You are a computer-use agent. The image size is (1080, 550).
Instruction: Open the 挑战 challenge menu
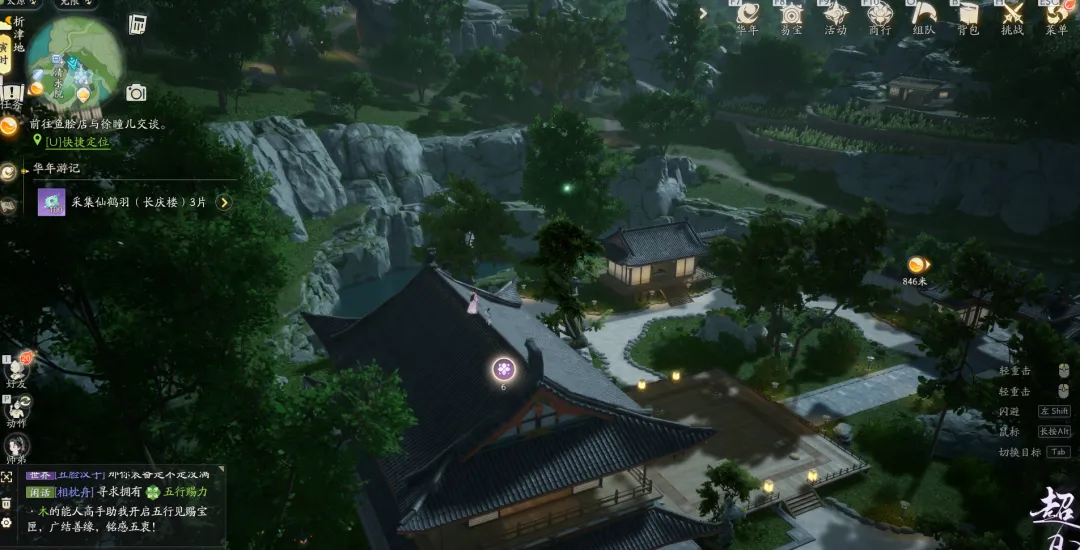tap(1012, 15)
